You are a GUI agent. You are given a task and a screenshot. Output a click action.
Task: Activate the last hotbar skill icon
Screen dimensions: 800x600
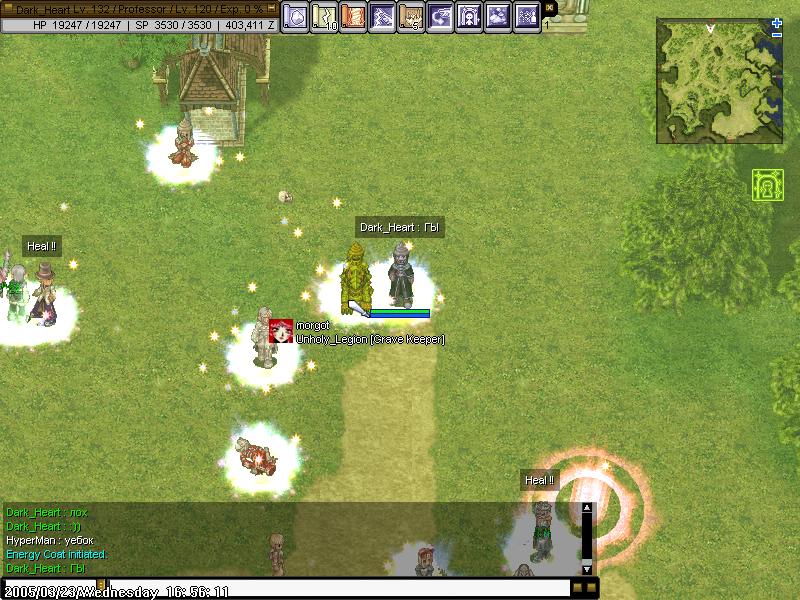[527, 17]
